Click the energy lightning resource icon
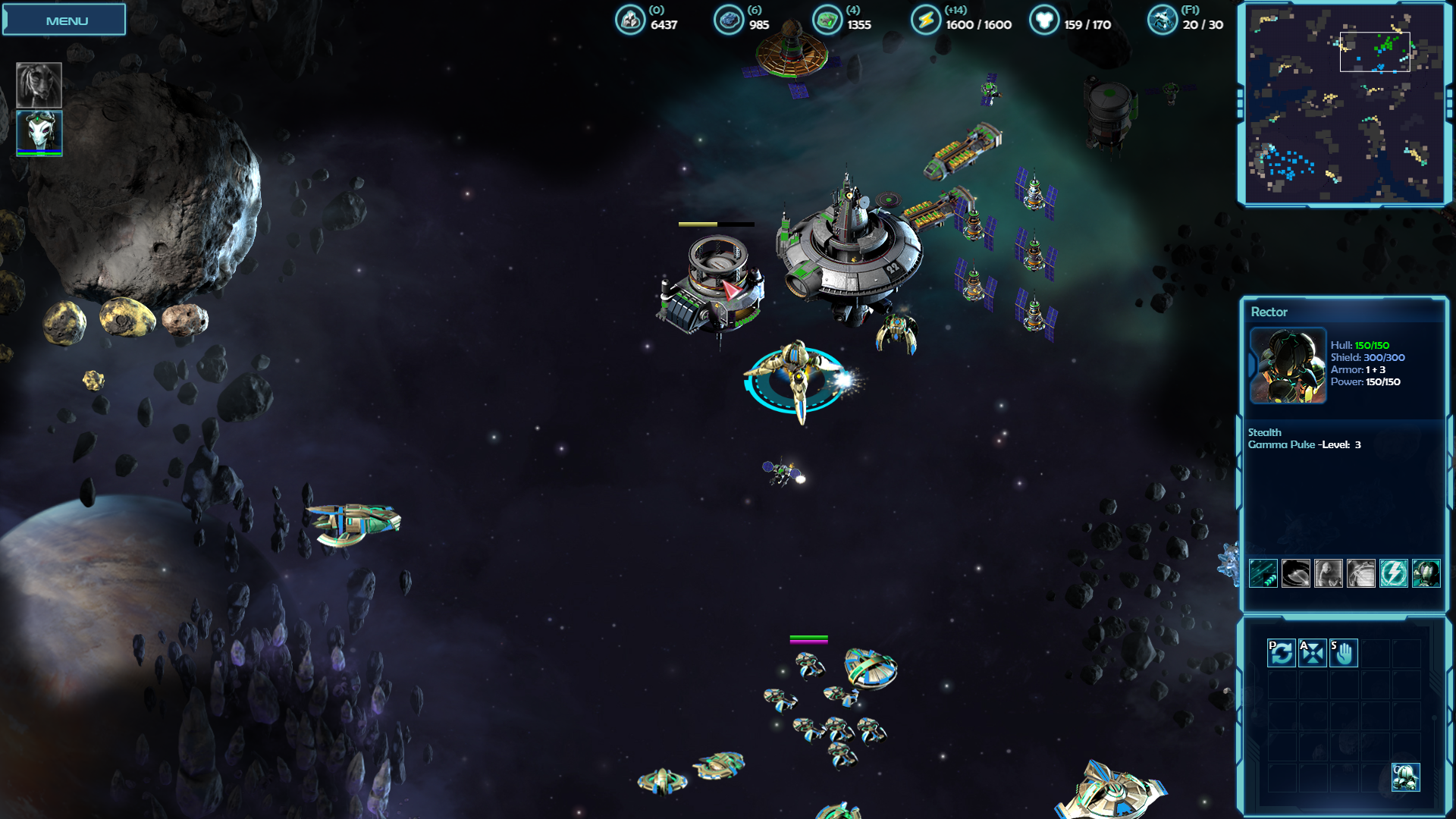This screenshot has width=1456, height=819. click(925, 20)
